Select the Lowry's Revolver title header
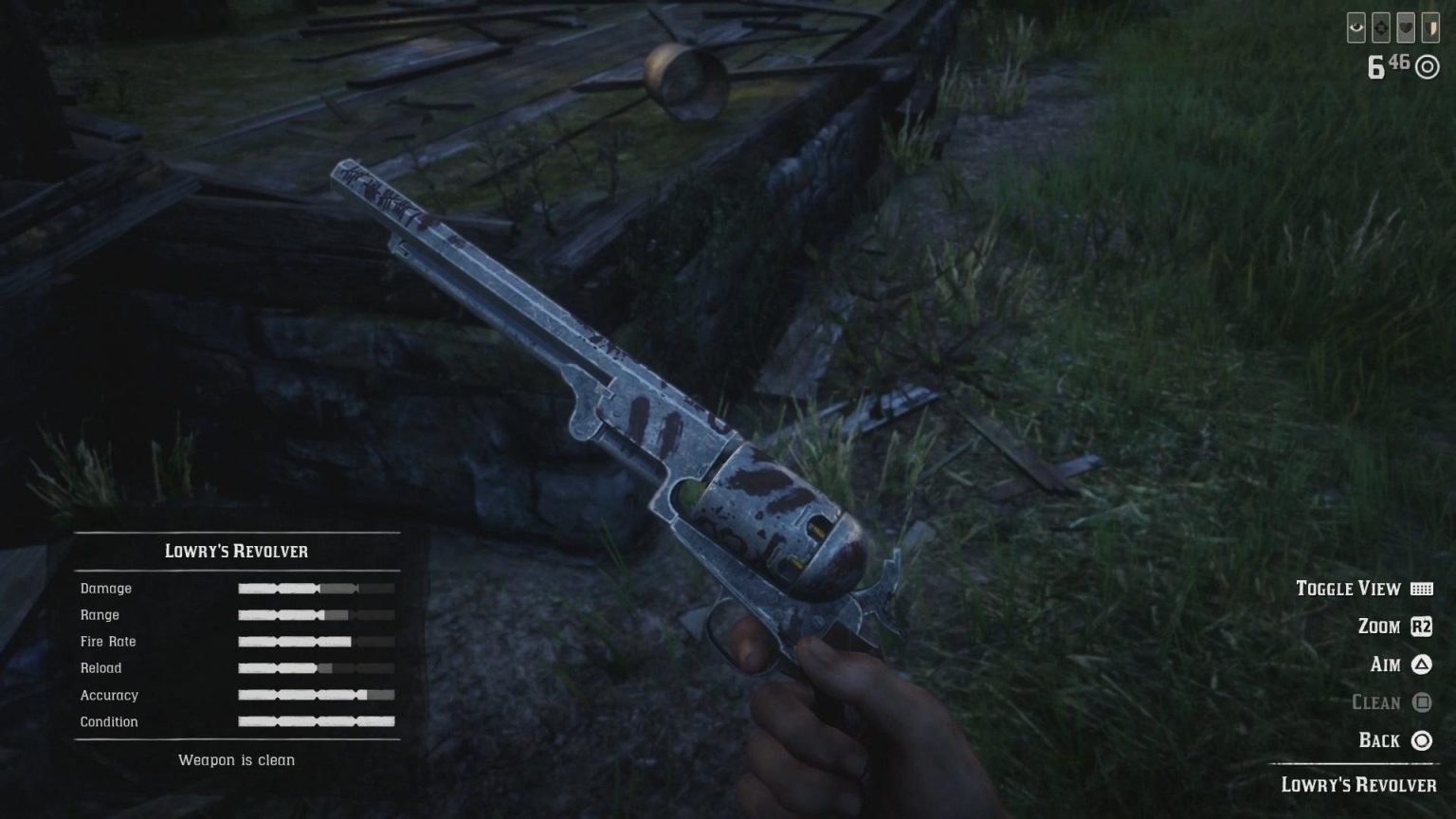1456x819 pixels. (x=237, y=551)
